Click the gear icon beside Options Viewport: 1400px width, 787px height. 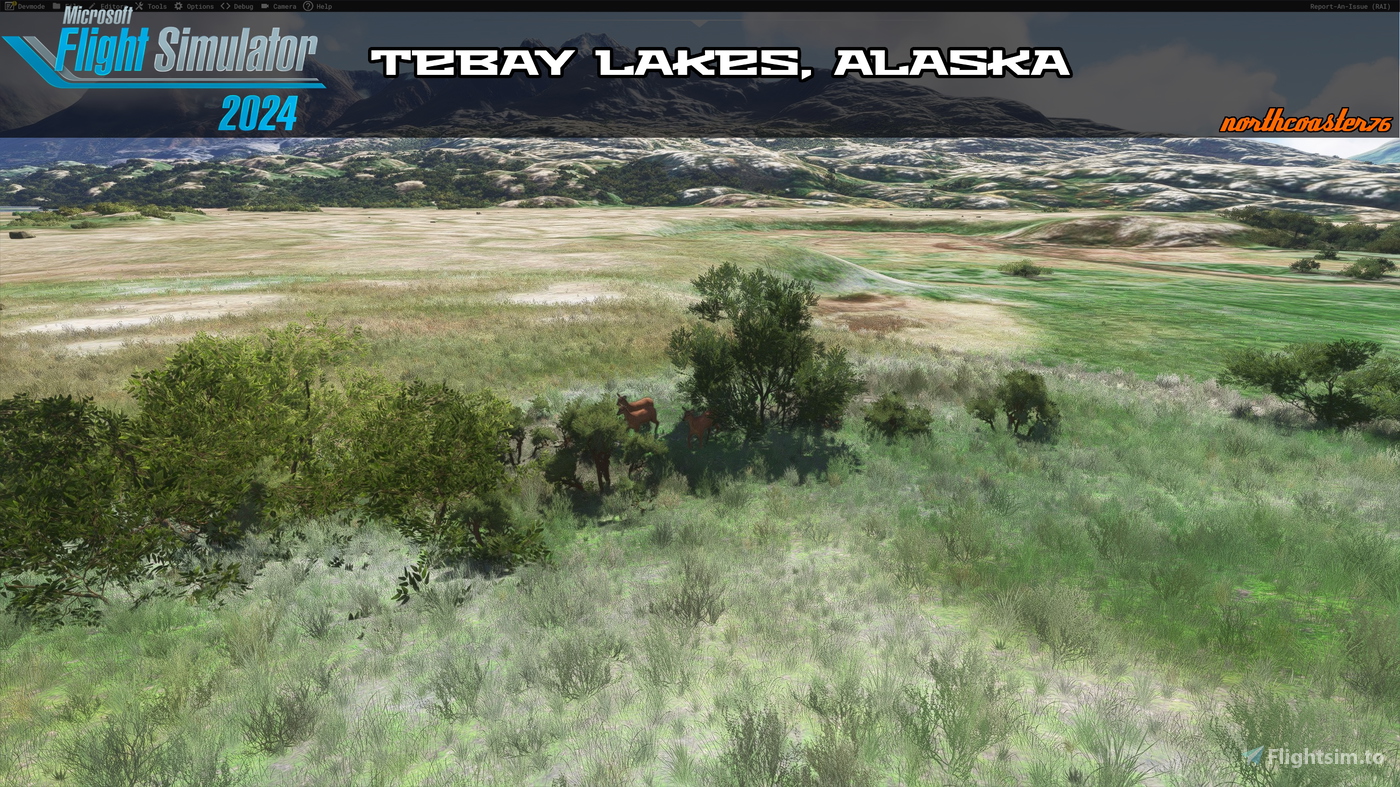click(x=177, y=5)
